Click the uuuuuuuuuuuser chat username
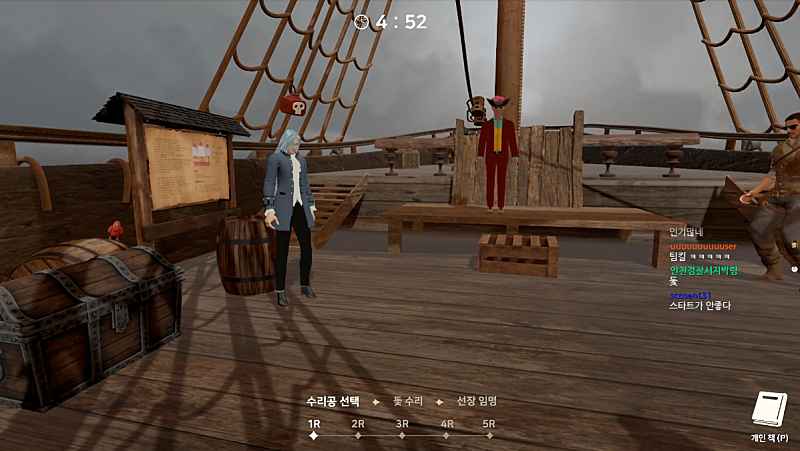The height and width of the screenshot is (451, 800). [702, 246]
